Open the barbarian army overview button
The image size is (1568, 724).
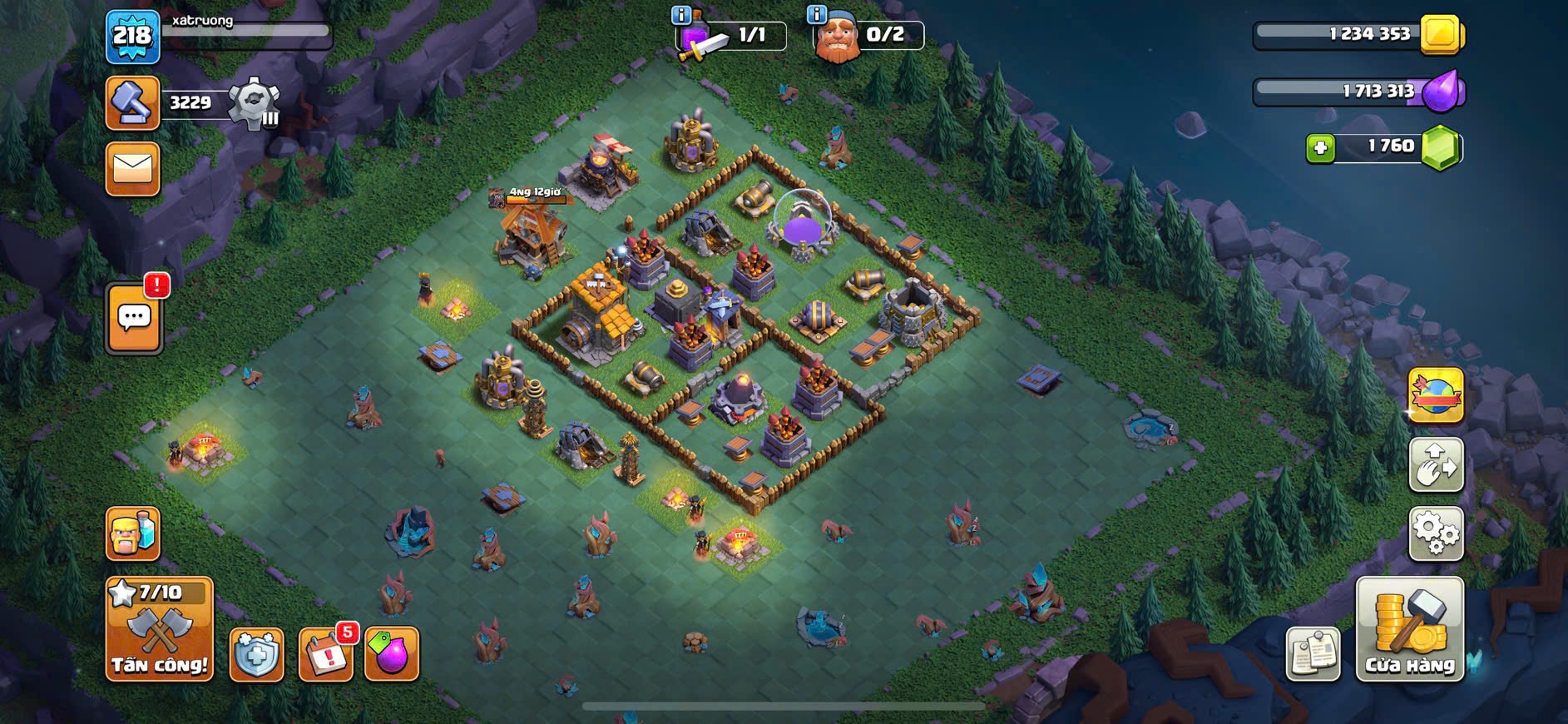point(132,533)
